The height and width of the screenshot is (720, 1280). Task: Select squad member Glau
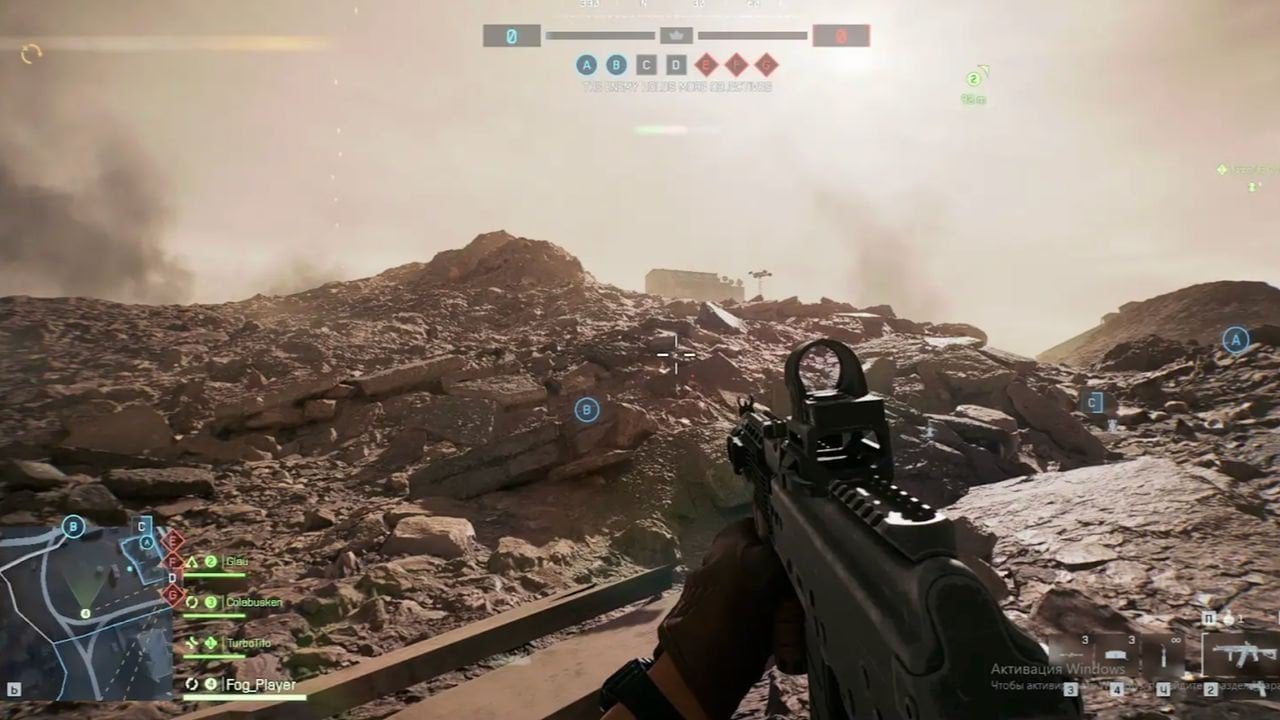pos(238,562)
